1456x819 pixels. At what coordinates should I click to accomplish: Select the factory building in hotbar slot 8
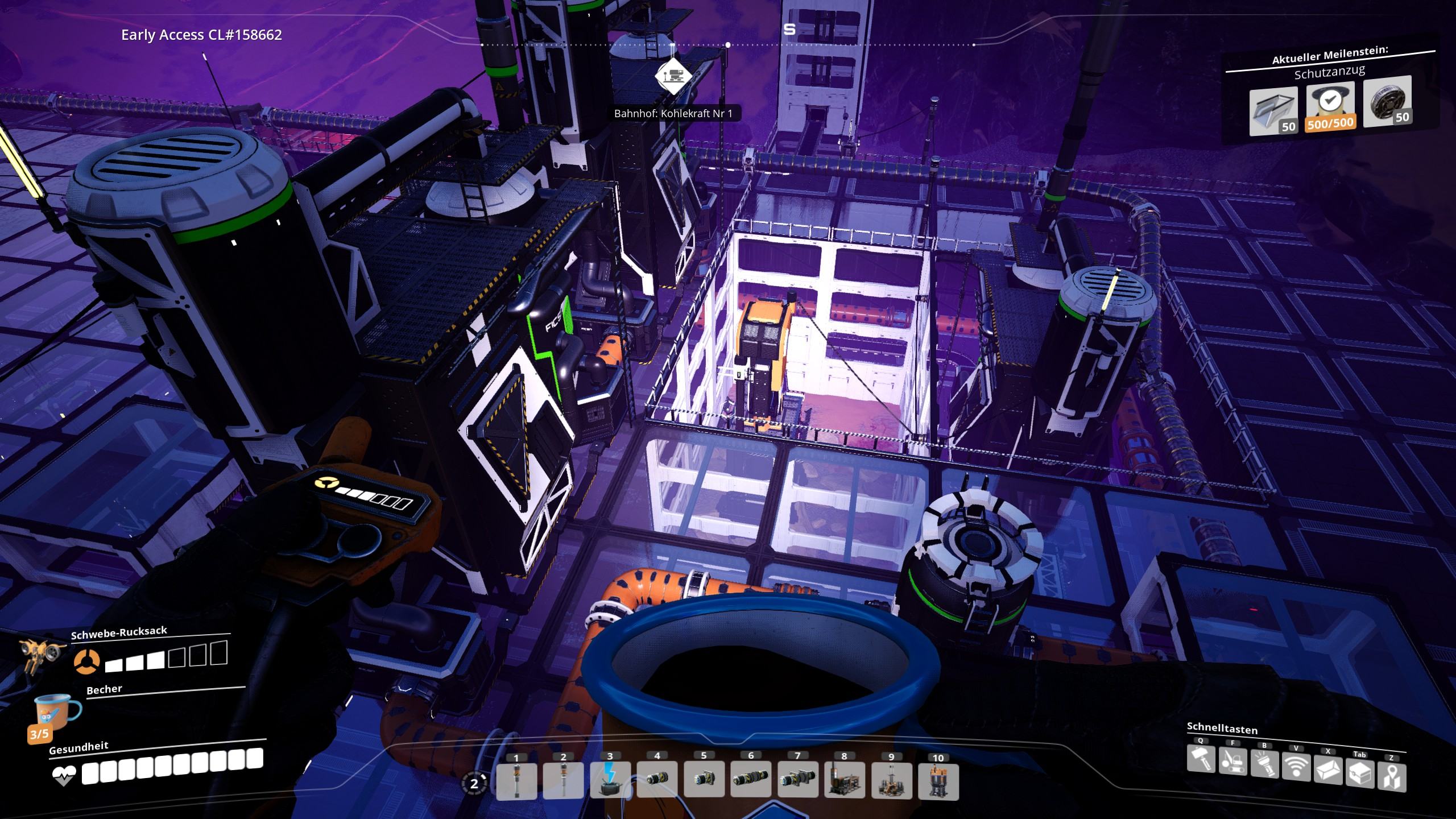(x=845, y=781)
